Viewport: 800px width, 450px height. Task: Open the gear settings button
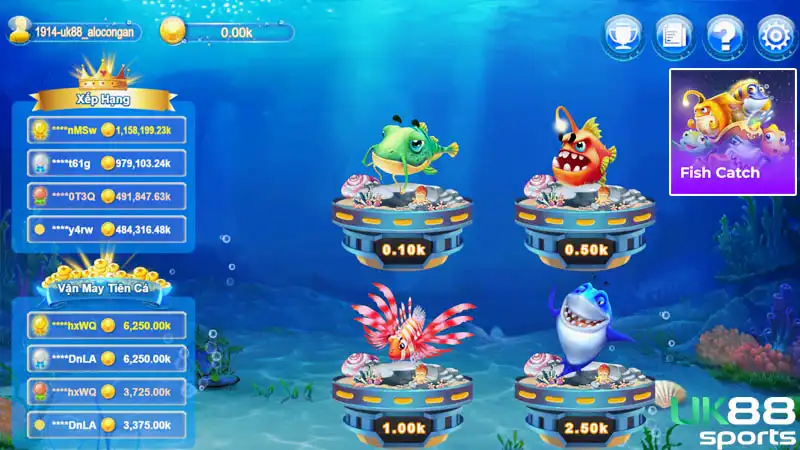773,37
